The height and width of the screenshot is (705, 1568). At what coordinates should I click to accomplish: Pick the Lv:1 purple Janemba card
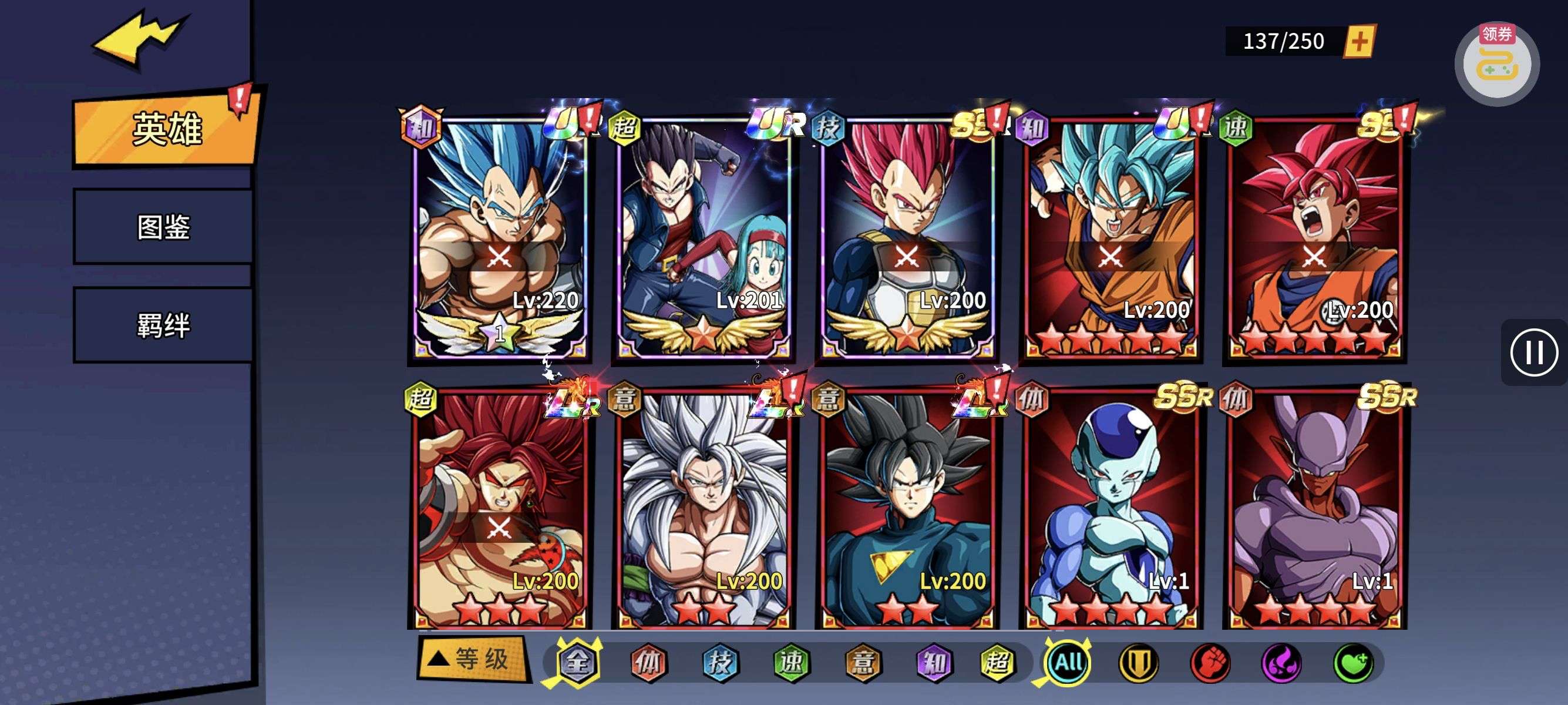tap(1315, 508)
